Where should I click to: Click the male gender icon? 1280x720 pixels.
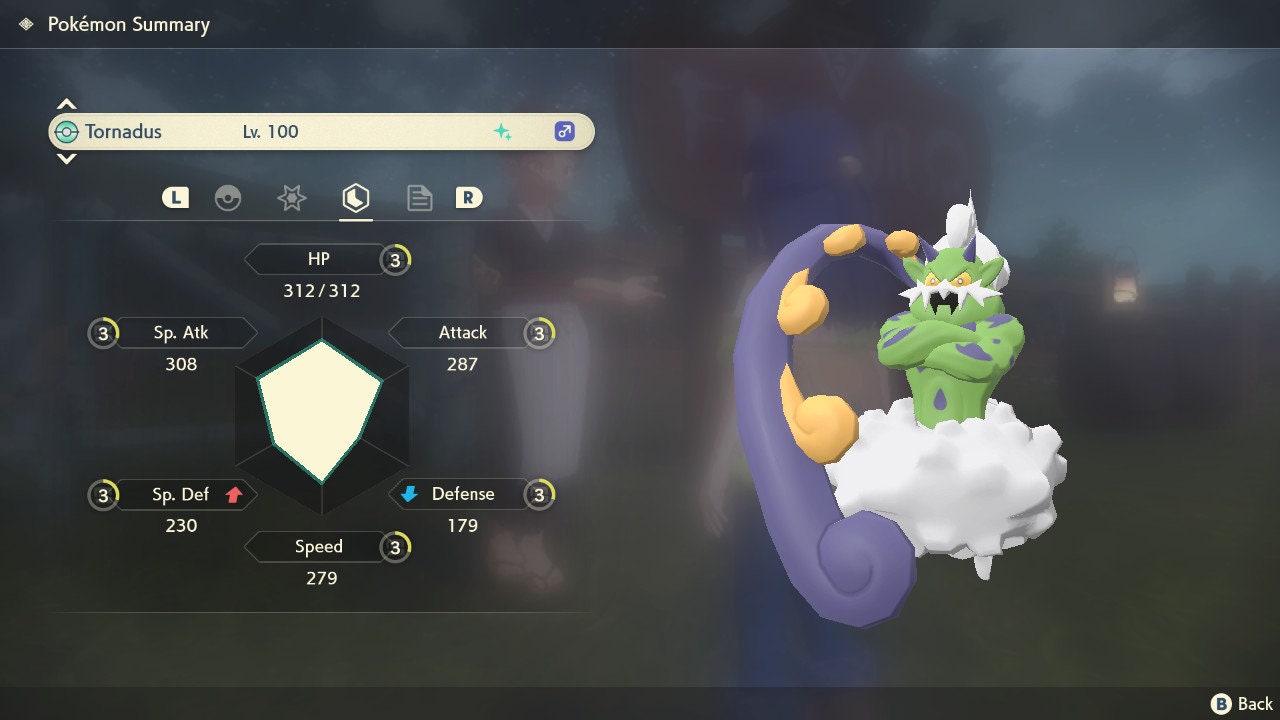[x=564, y=131]
